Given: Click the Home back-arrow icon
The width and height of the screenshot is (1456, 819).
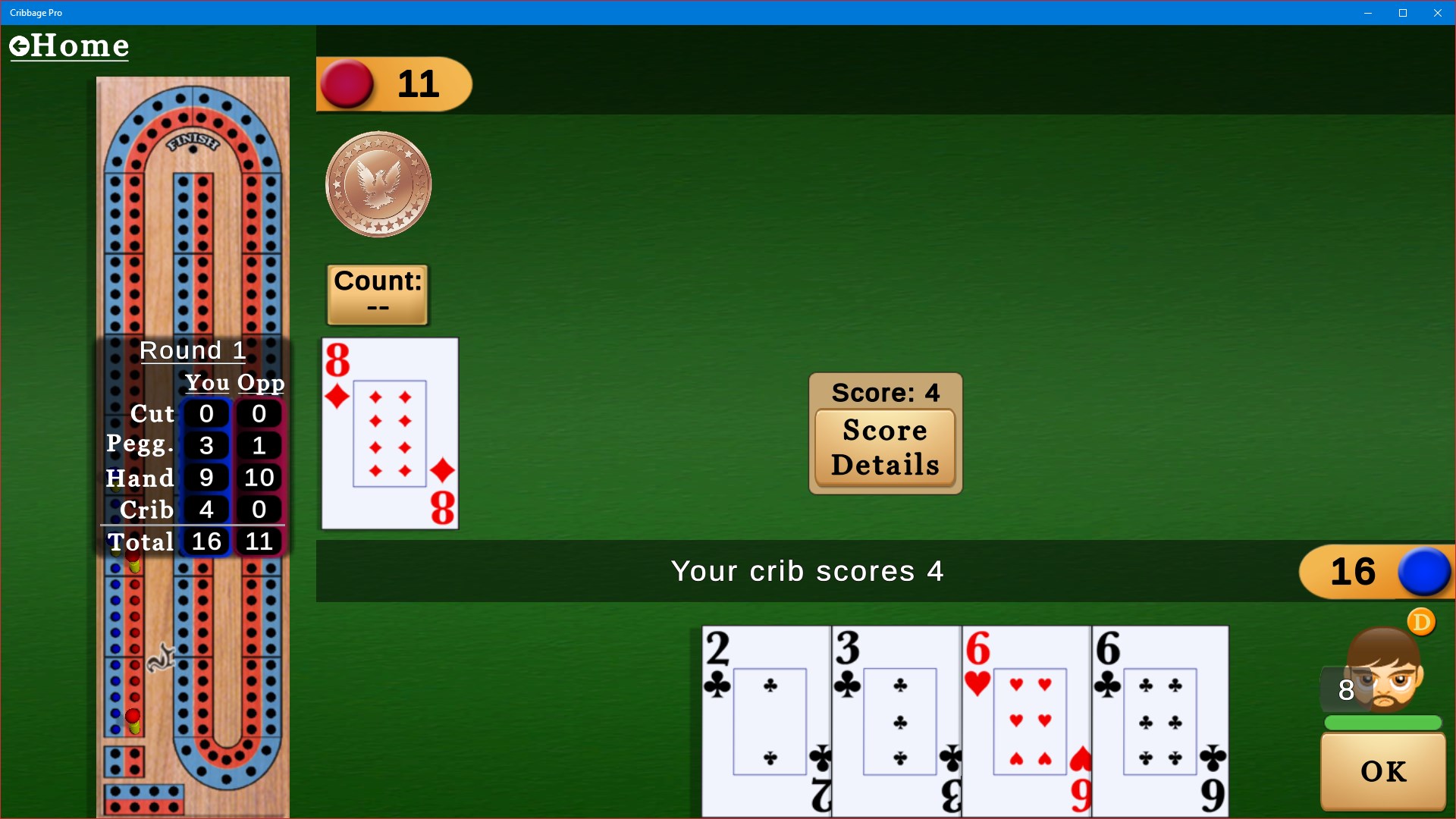Looking at the screenshot, I should [20, 45].
